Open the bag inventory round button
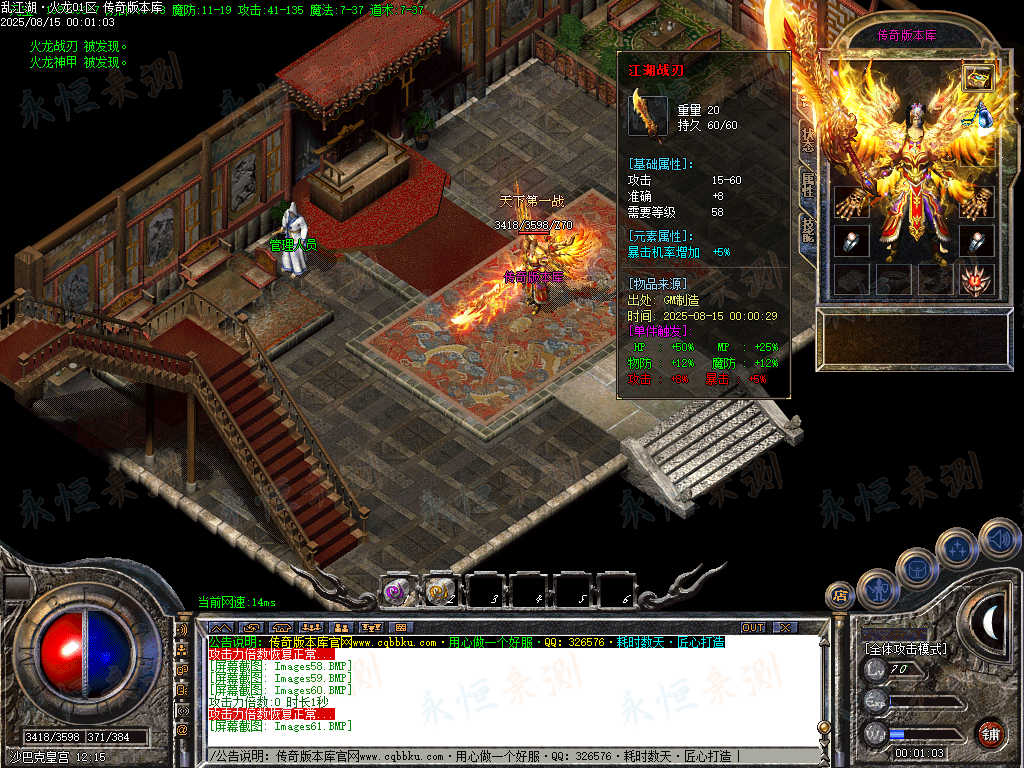 [x=916, y=568]
